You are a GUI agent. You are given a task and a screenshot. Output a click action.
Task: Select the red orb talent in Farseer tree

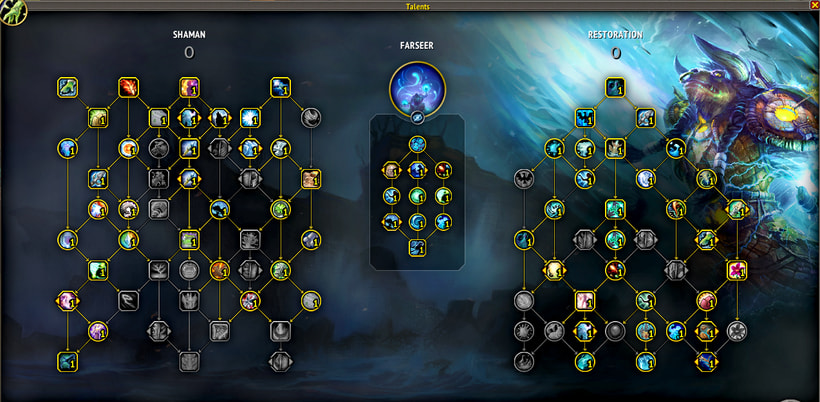click(442, 169)
